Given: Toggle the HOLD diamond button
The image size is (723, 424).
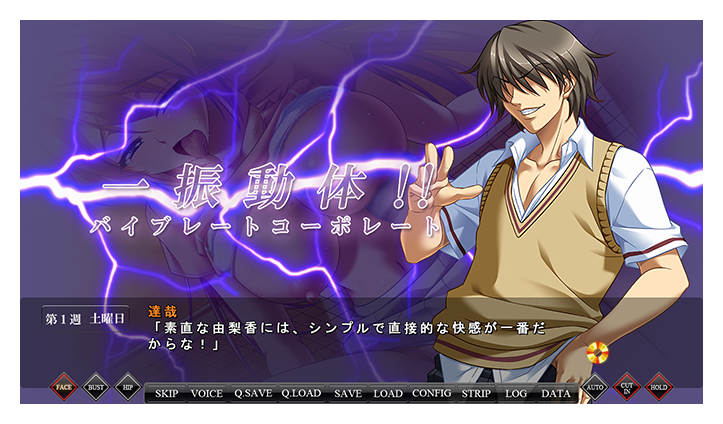Looking at the screenshot, I should pyautogui.click(x=658, y=386).
